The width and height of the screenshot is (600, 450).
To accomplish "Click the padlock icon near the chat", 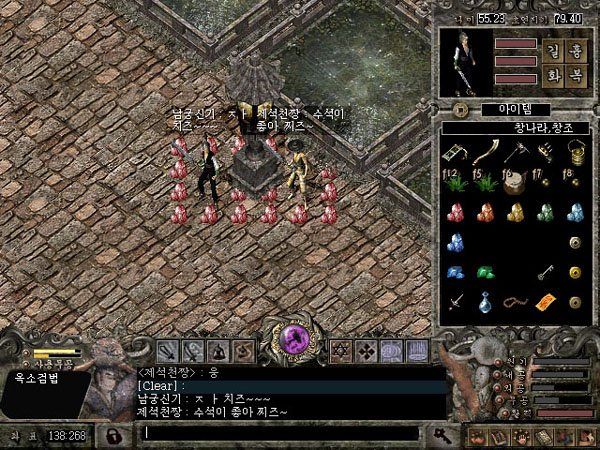I will (x=114, y=435).
